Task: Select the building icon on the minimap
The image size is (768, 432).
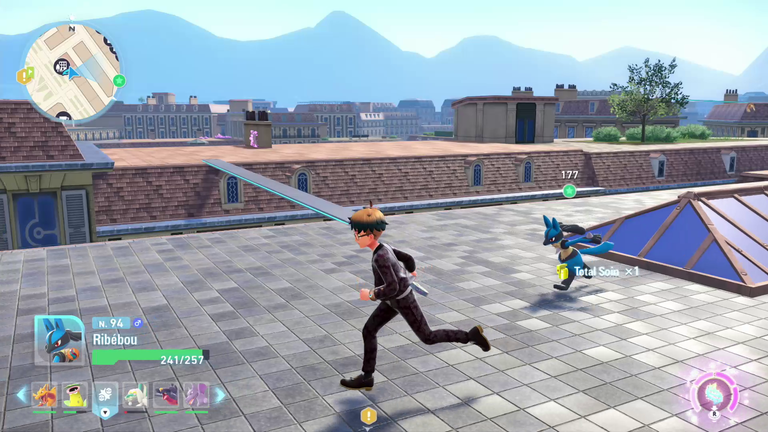Action: coord(62,68)
